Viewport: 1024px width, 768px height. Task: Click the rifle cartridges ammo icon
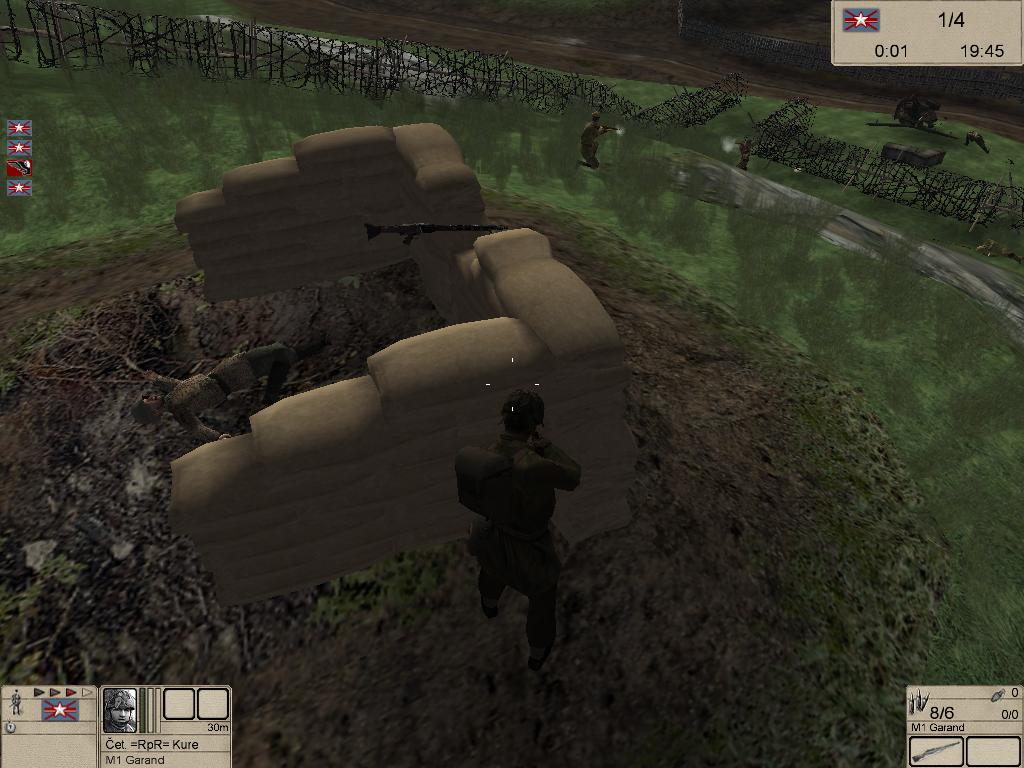coord(919,705)
